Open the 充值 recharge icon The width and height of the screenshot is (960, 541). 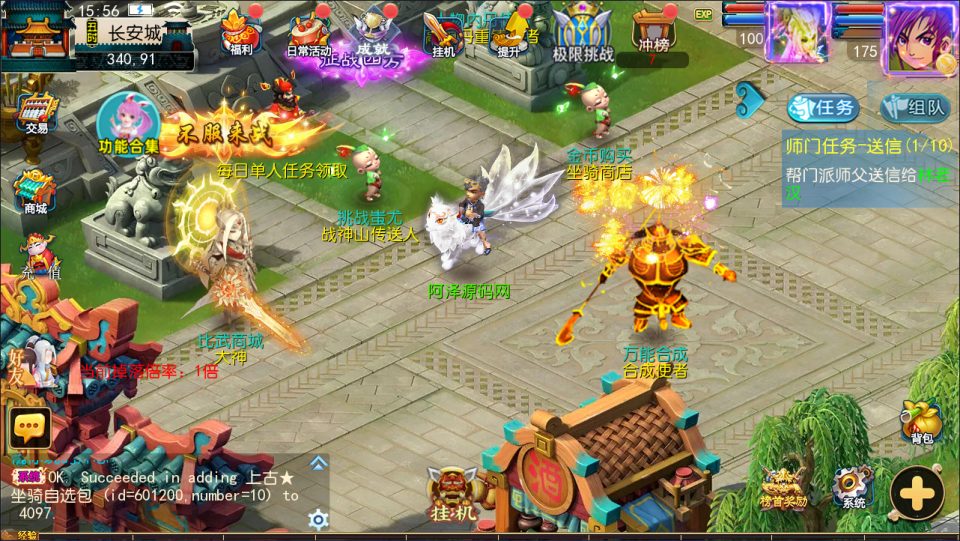coord(38,256)
